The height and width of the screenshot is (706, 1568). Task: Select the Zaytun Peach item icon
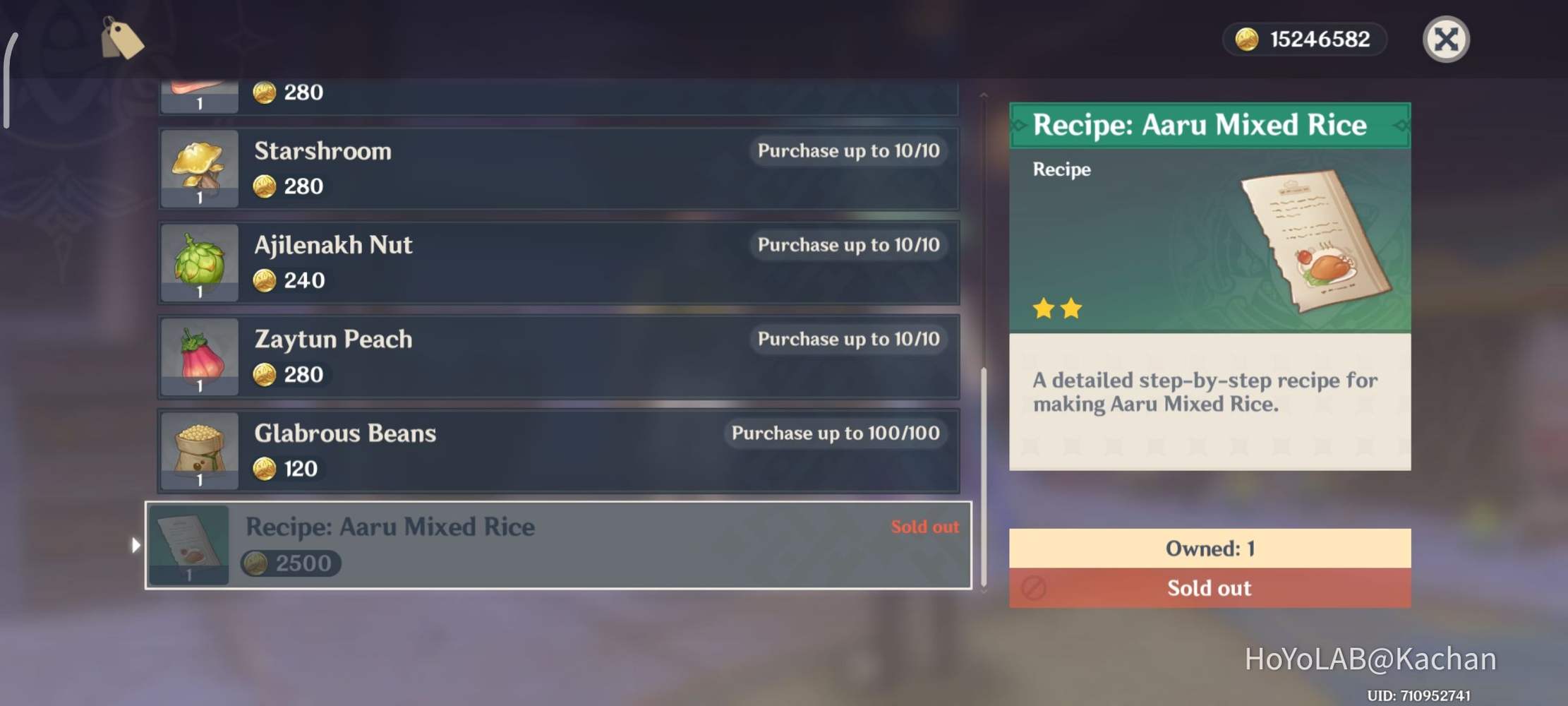tap(199, 357)
